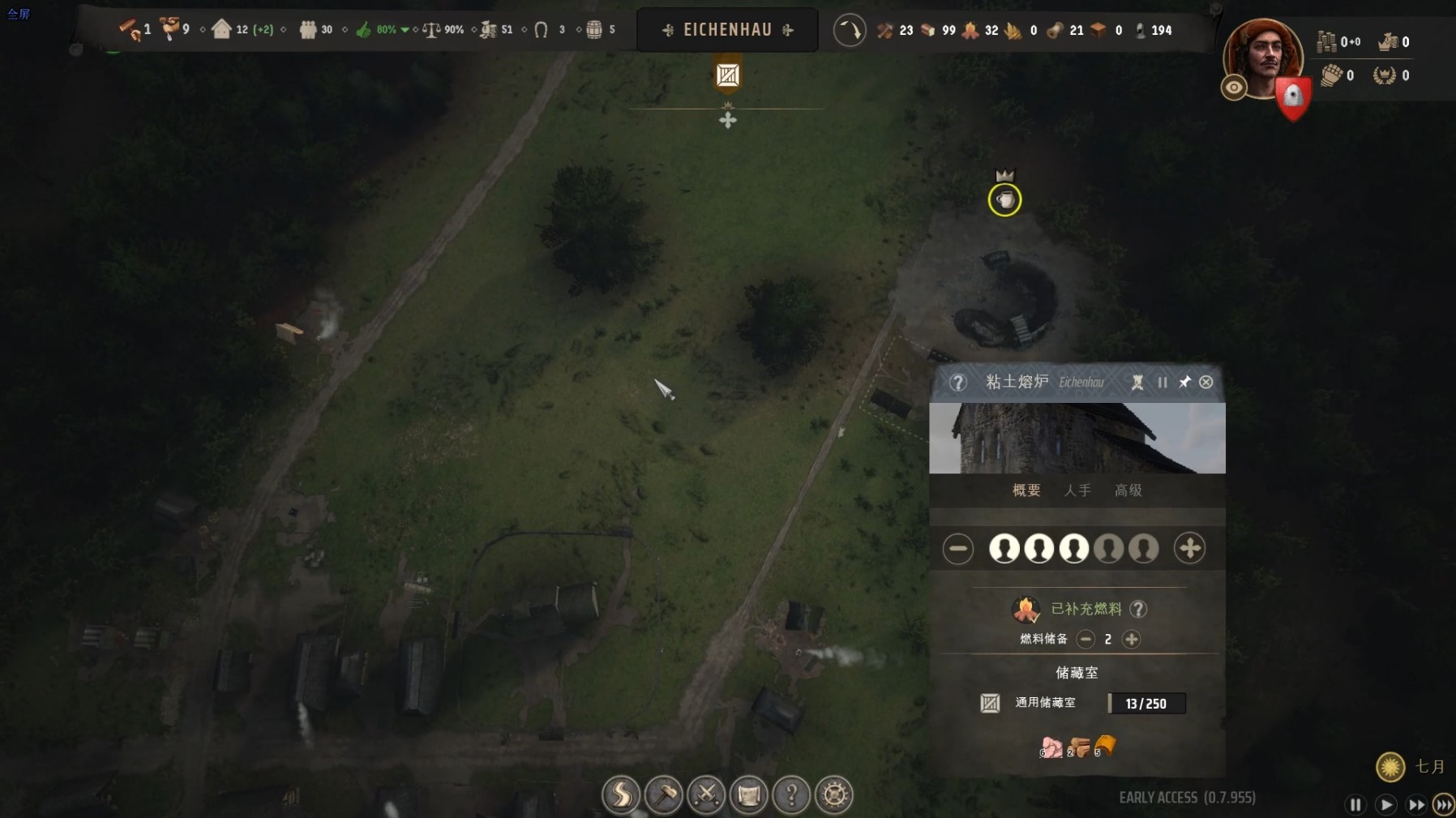Screen dimensions: 1456x818
Task: Remove a worker with the minus button
Action: pos(957,549)
